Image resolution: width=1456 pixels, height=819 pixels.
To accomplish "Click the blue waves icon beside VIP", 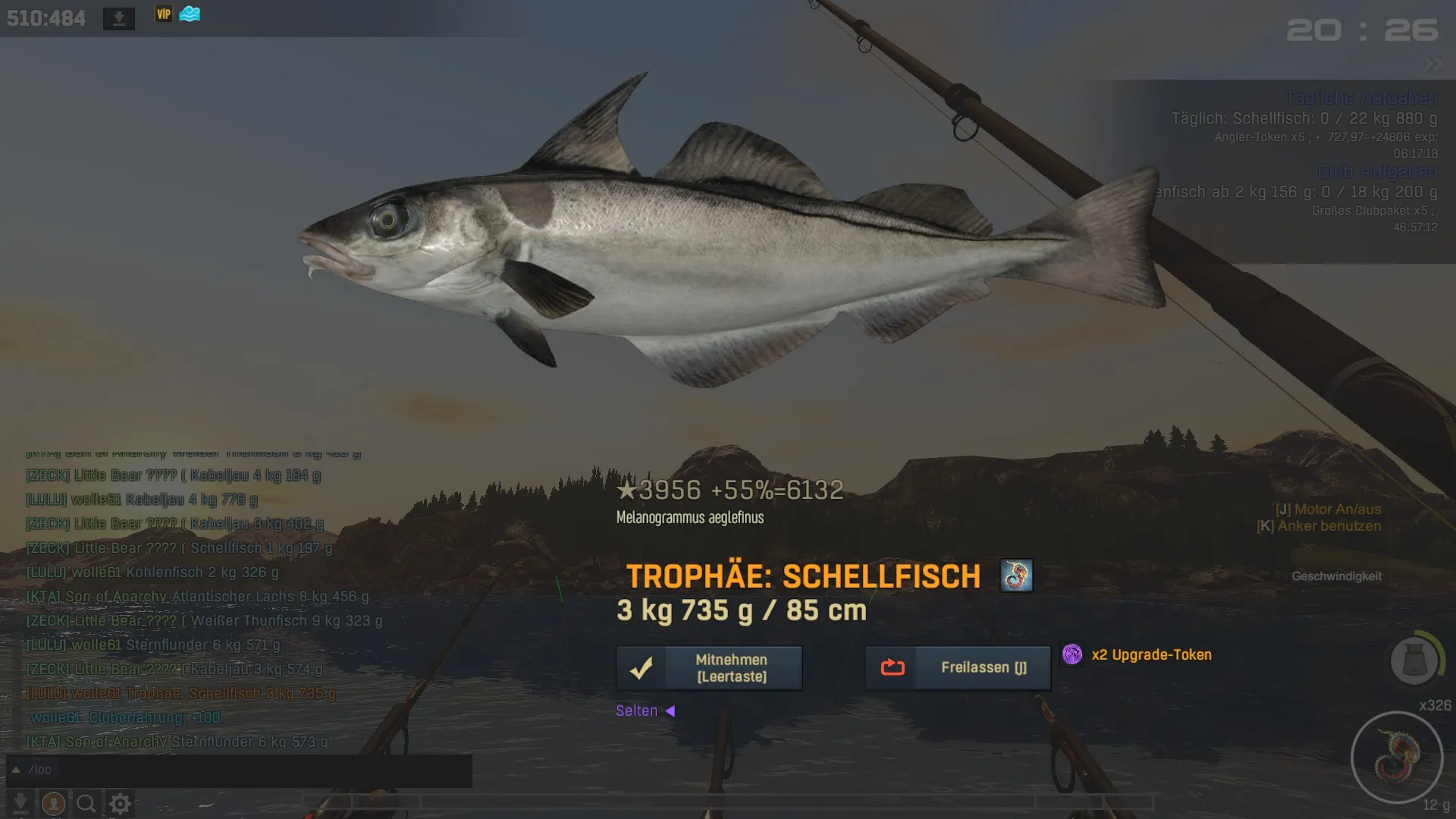I will coord(190,14).
